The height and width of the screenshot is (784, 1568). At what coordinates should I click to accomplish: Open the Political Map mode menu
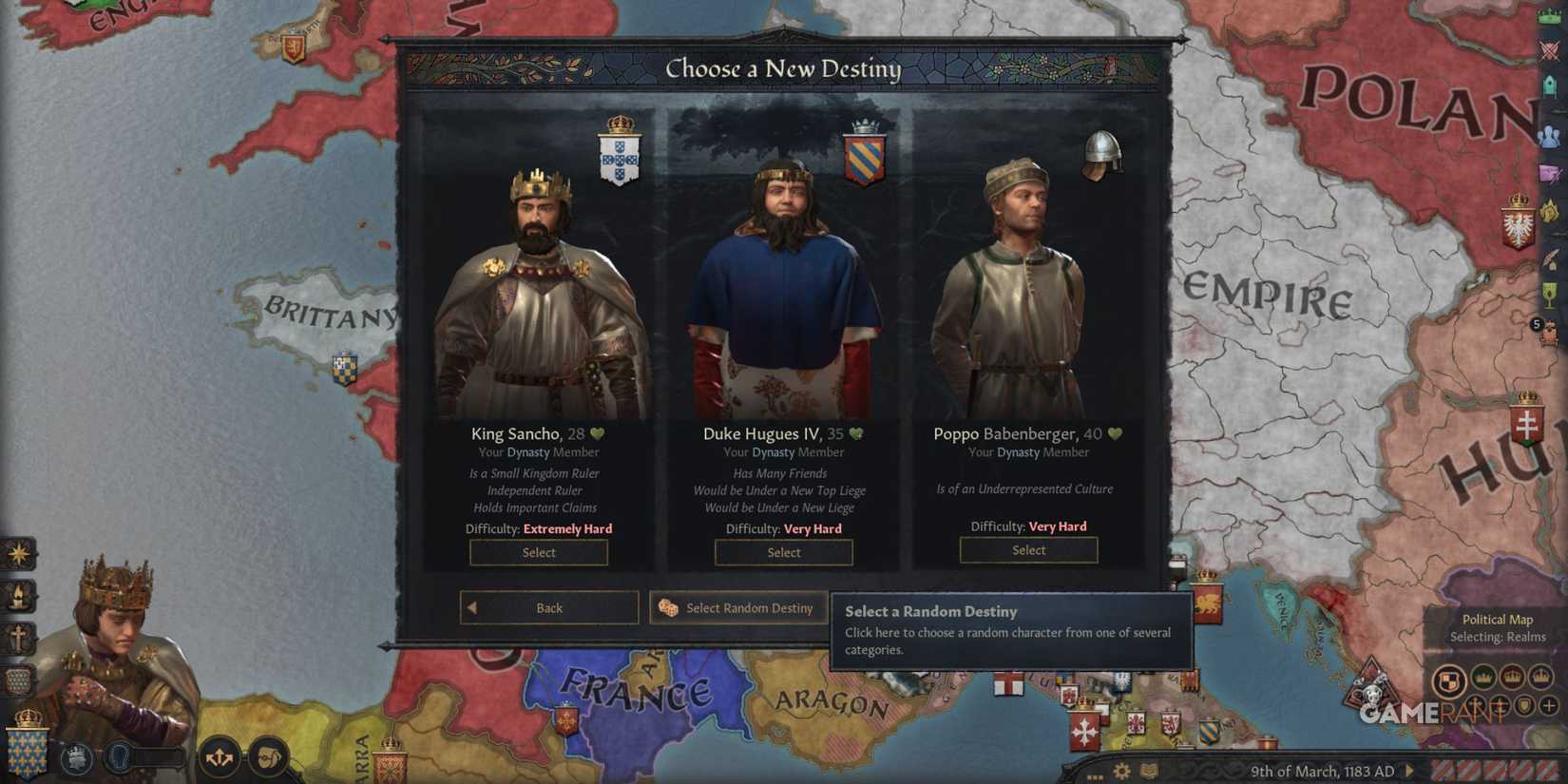pos(1498,619)
